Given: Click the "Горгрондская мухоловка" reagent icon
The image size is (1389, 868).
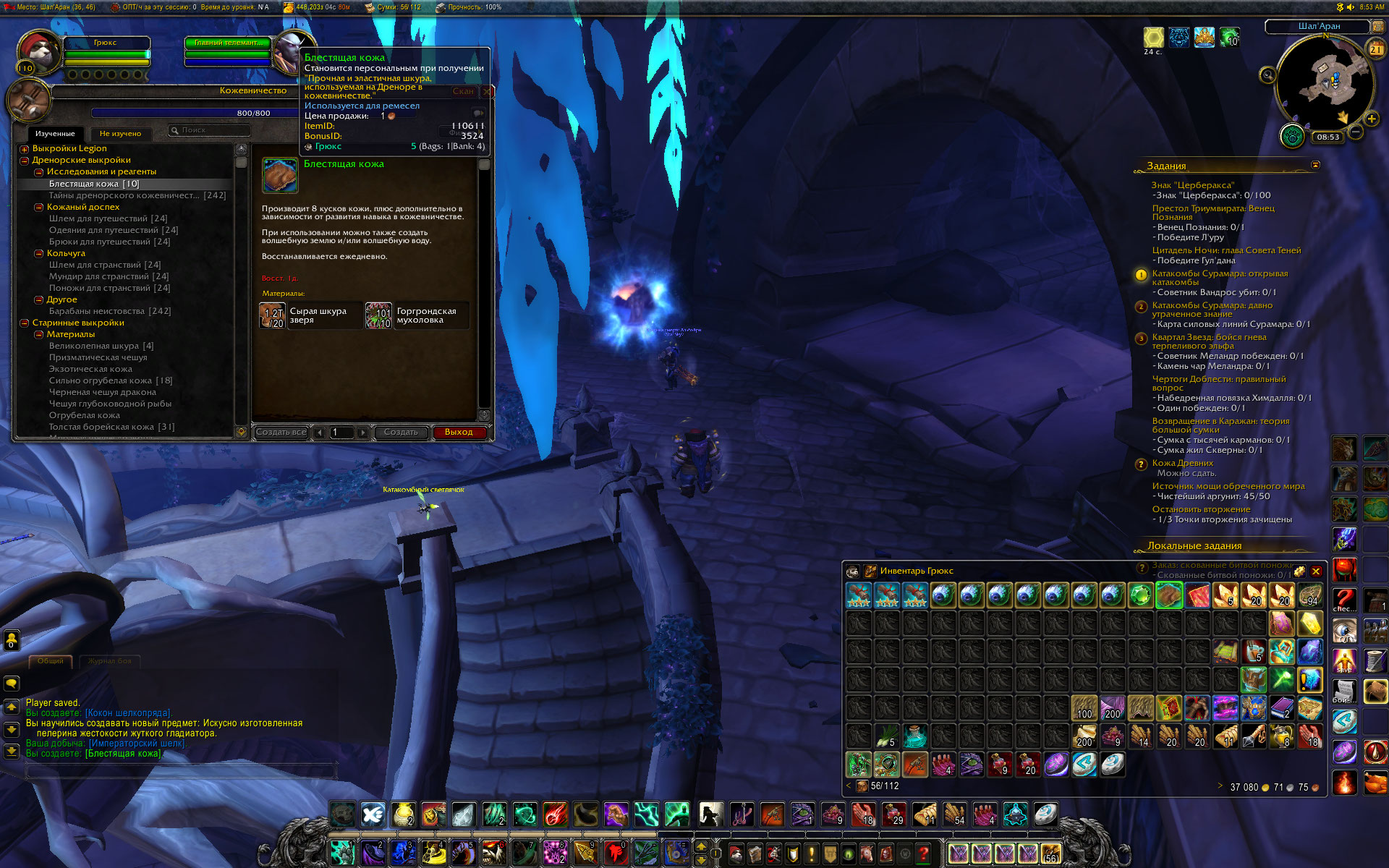Looking at the screenshot, I should pos(378,316).
